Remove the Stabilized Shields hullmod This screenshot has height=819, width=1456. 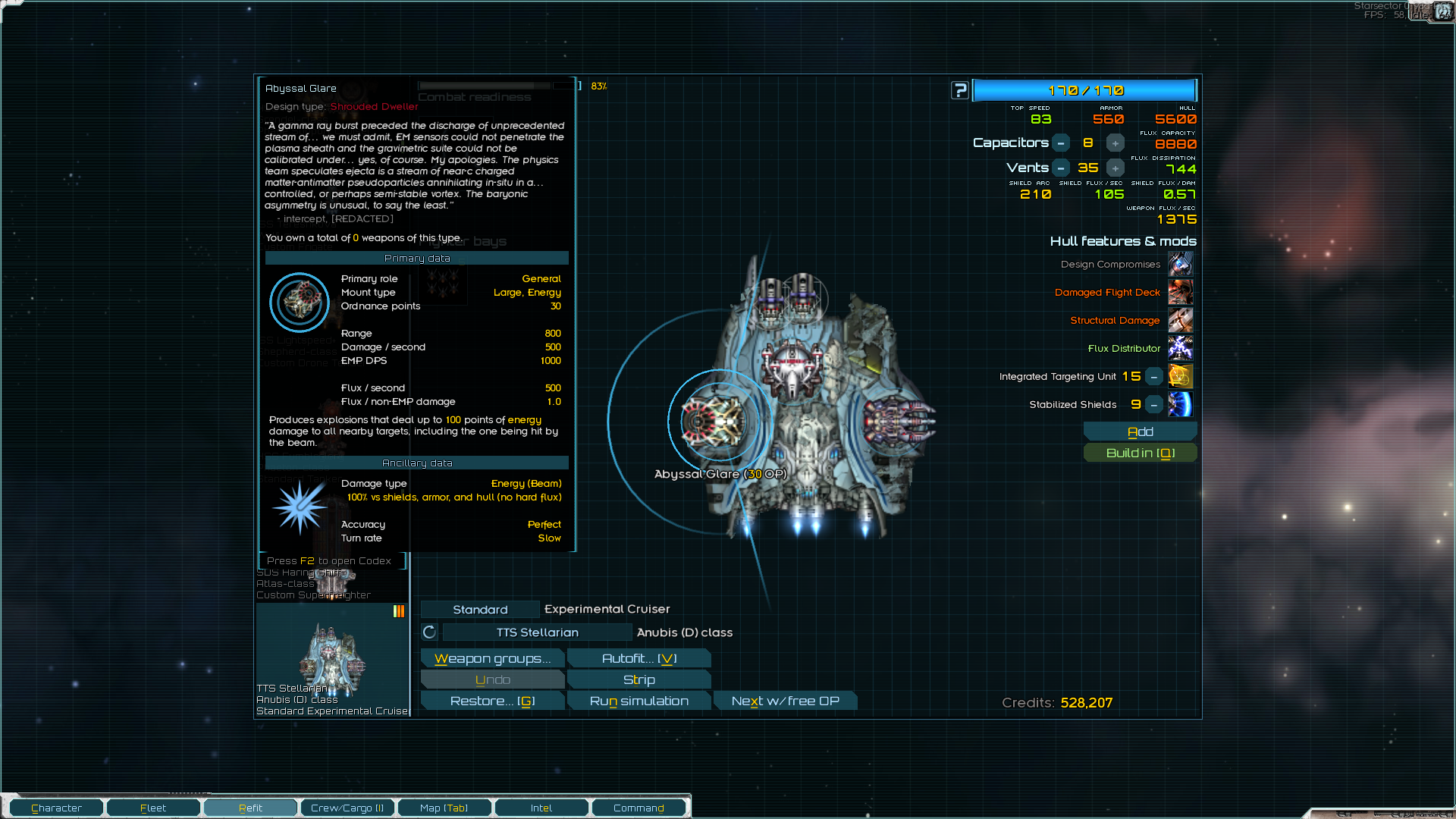click(1153, 404)
